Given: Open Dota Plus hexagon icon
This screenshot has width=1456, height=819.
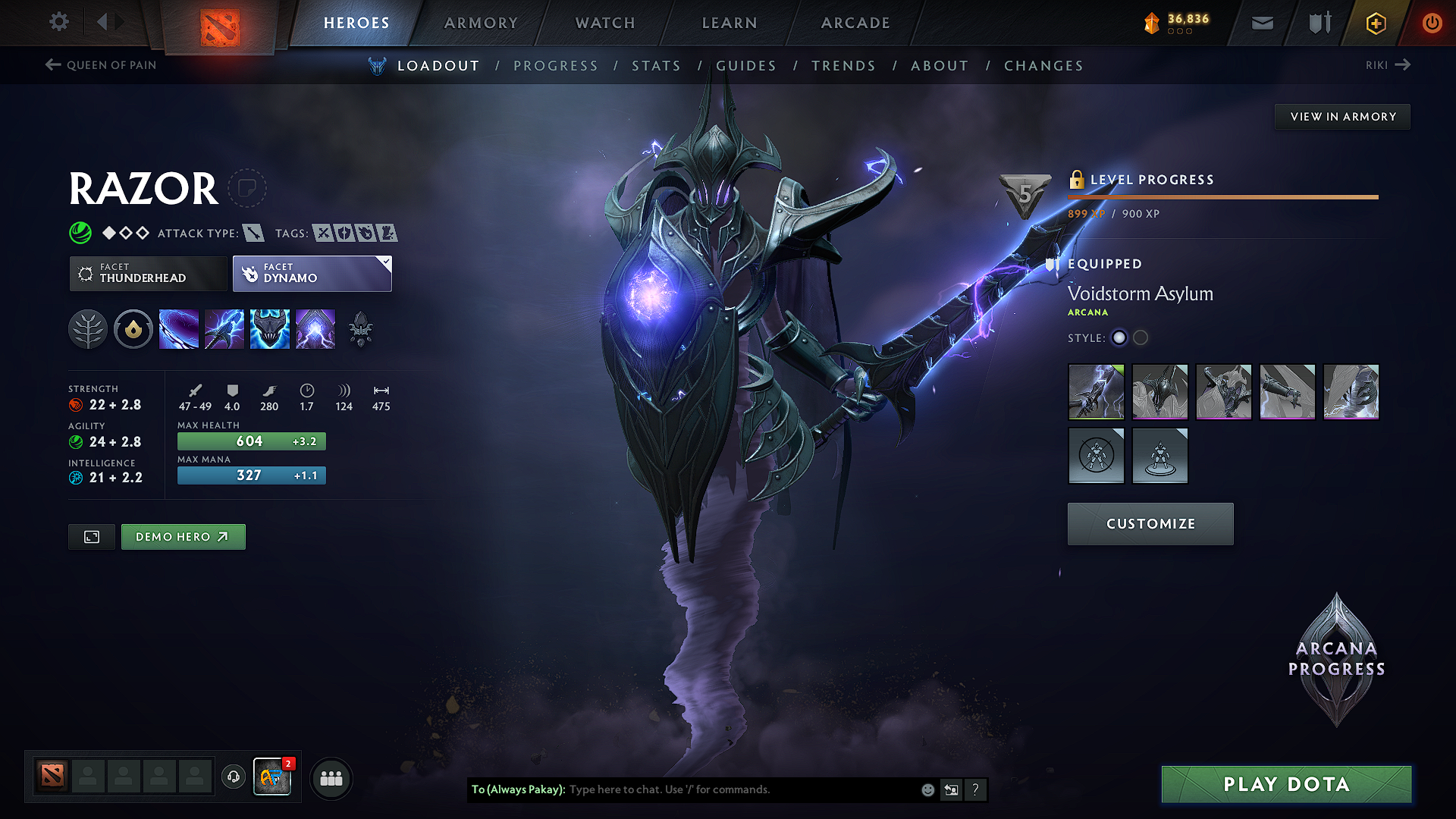Looking at the screenshot, I should [x=1375, y=23].
